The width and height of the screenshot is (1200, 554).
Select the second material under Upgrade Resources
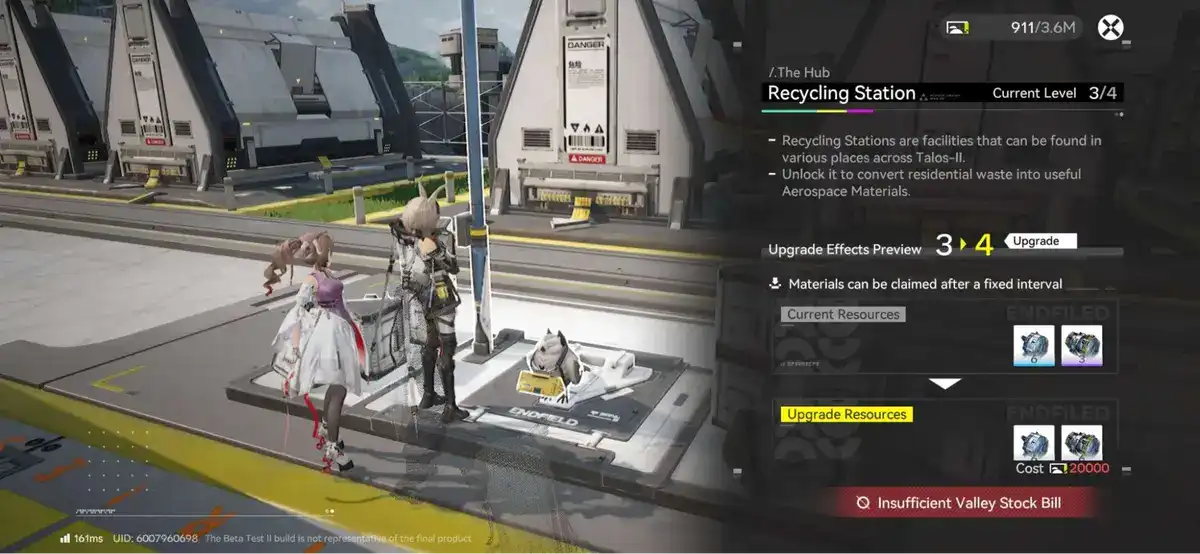click(x=1081, y=443)
